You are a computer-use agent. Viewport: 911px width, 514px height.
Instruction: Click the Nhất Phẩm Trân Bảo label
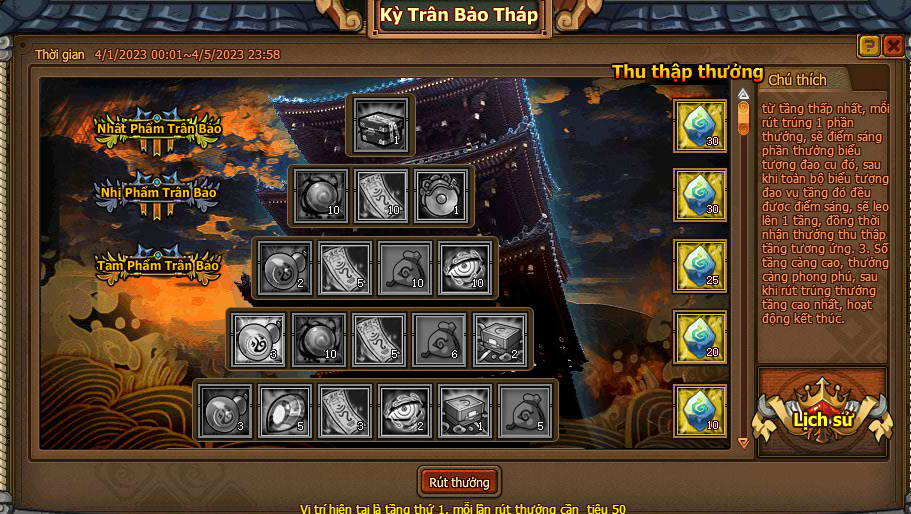[x=158, y=128]
